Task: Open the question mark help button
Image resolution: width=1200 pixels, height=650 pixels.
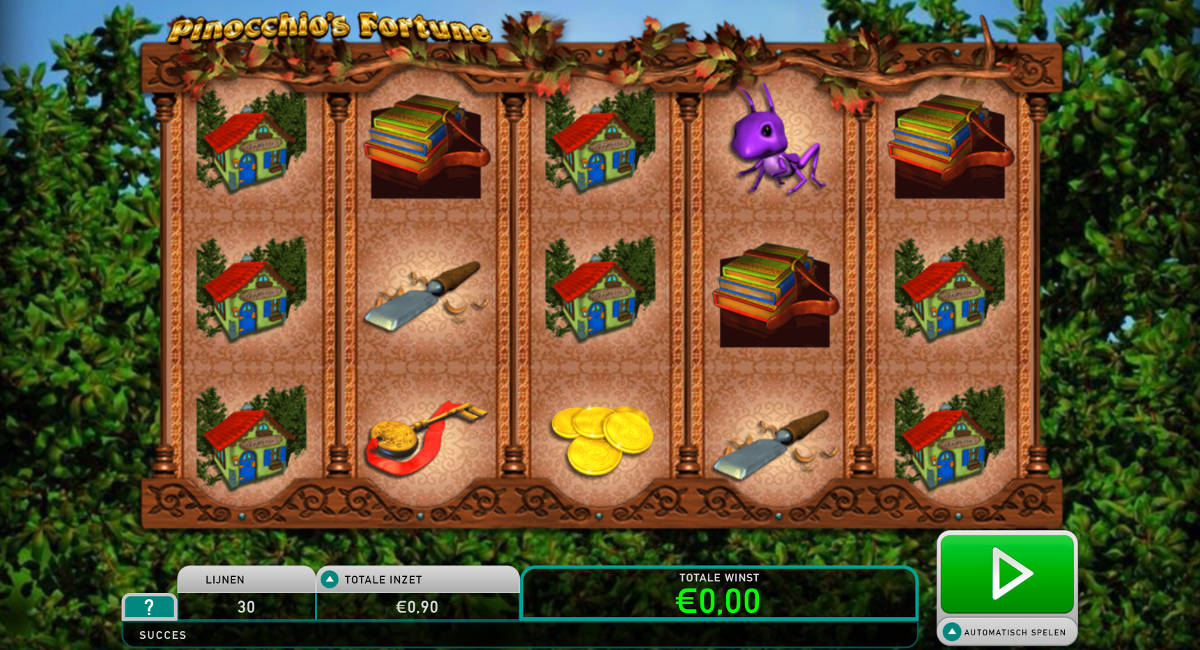Action: [x=149, y=607]
